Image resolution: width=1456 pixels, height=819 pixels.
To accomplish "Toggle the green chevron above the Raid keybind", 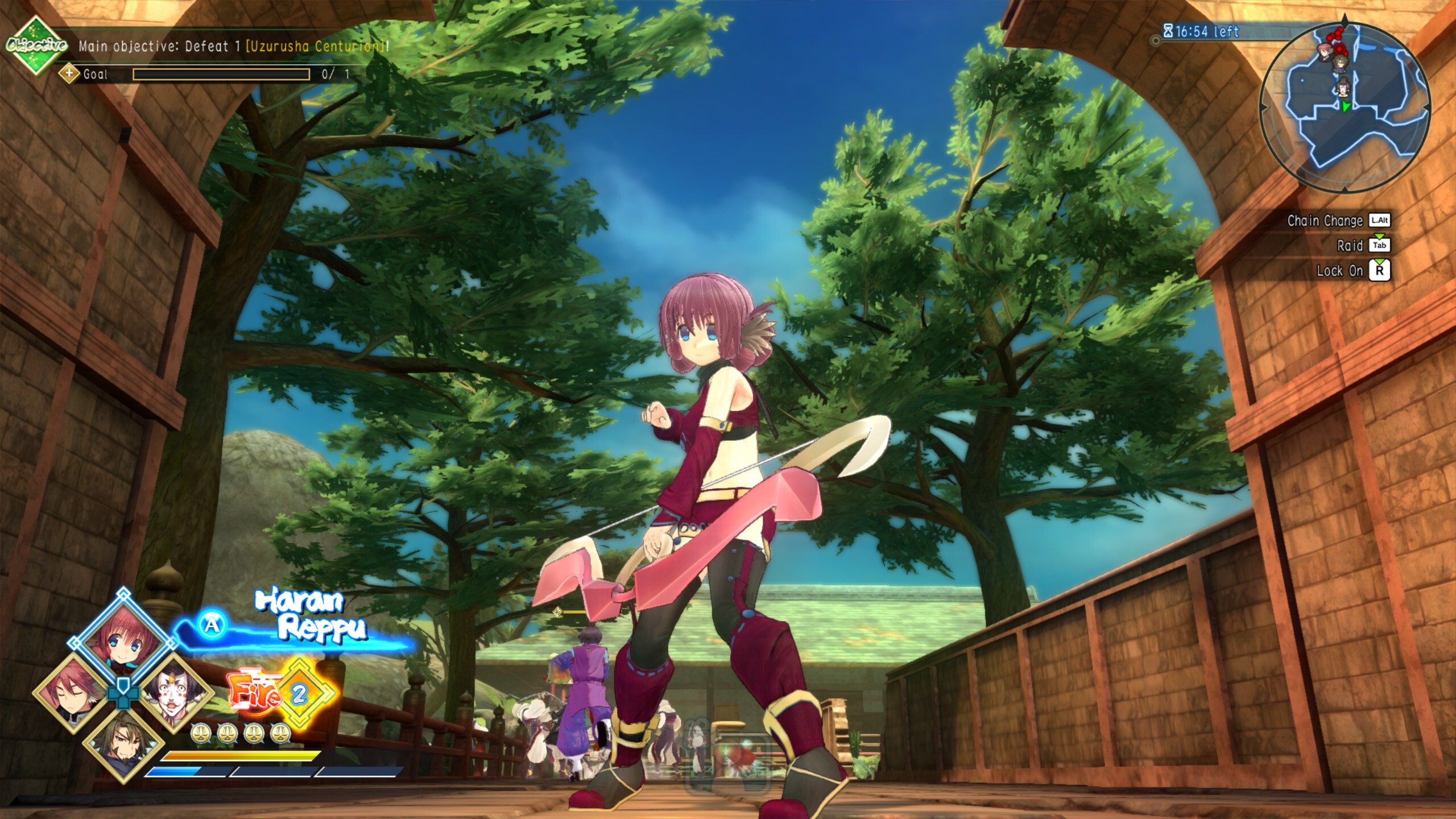I will [1380, 237].
